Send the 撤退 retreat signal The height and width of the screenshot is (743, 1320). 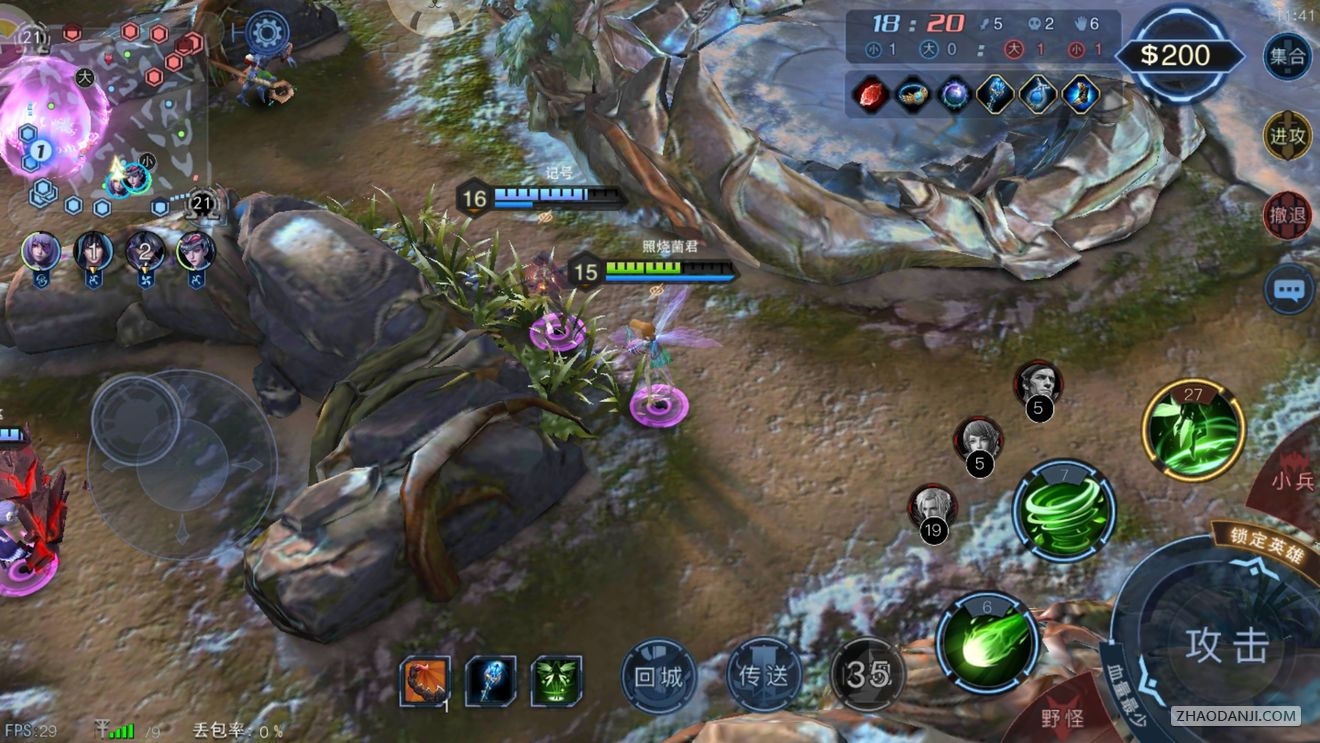pos(1287,215)
